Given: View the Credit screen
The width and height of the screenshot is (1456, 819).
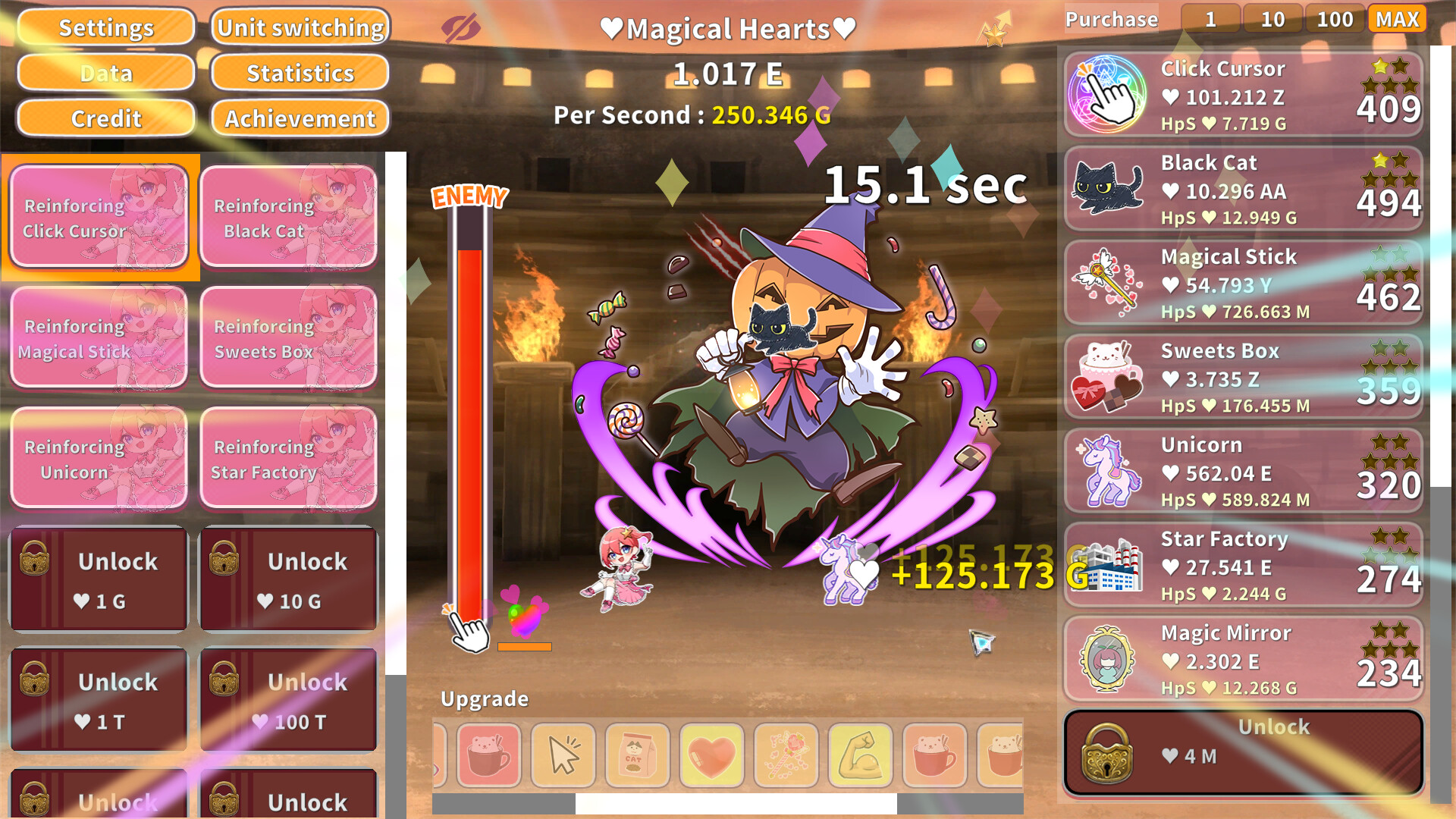Looking at the screenshot, I should (x=105, y=118).
